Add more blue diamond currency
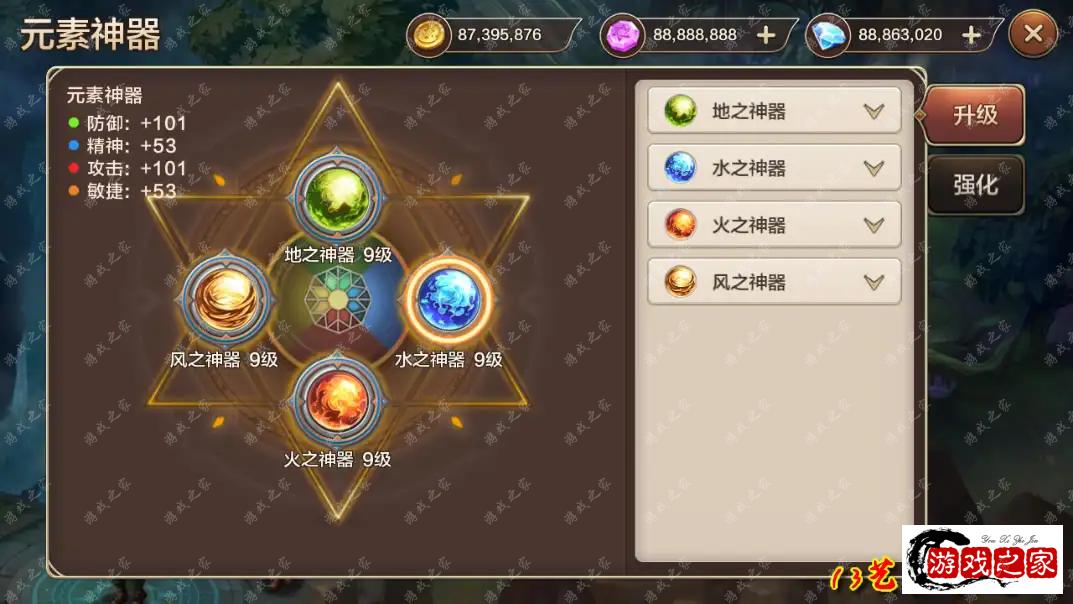 (x=970, y=35)
